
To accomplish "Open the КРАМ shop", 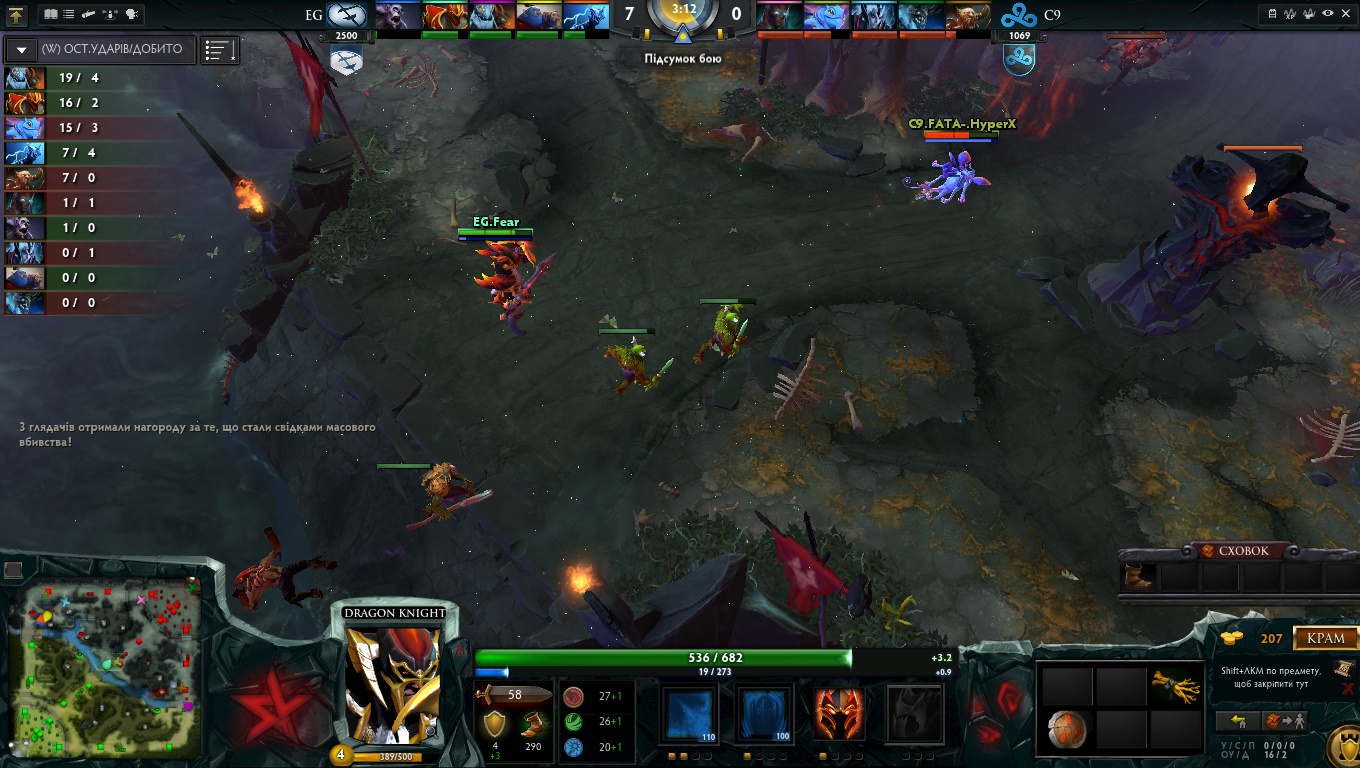I will tap(1326, 638).
